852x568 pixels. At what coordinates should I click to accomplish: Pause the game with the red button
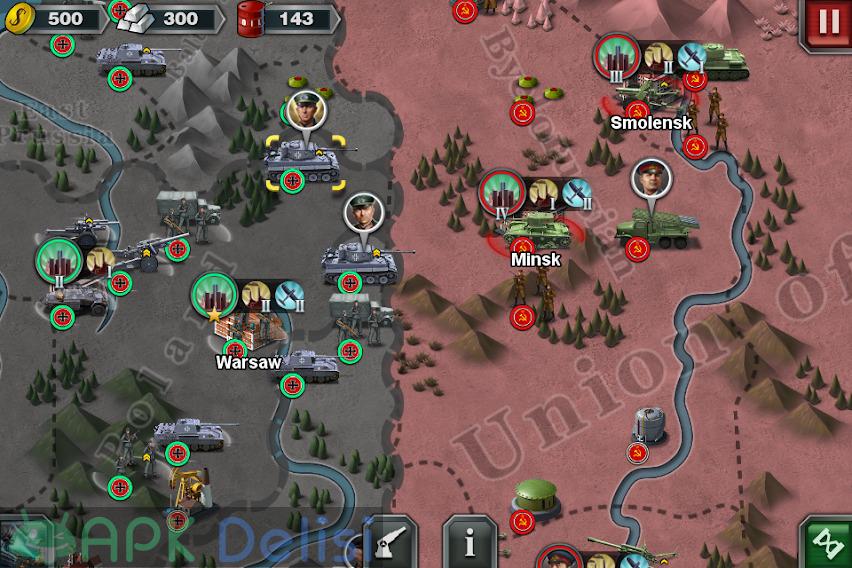[x=827, y=23]
